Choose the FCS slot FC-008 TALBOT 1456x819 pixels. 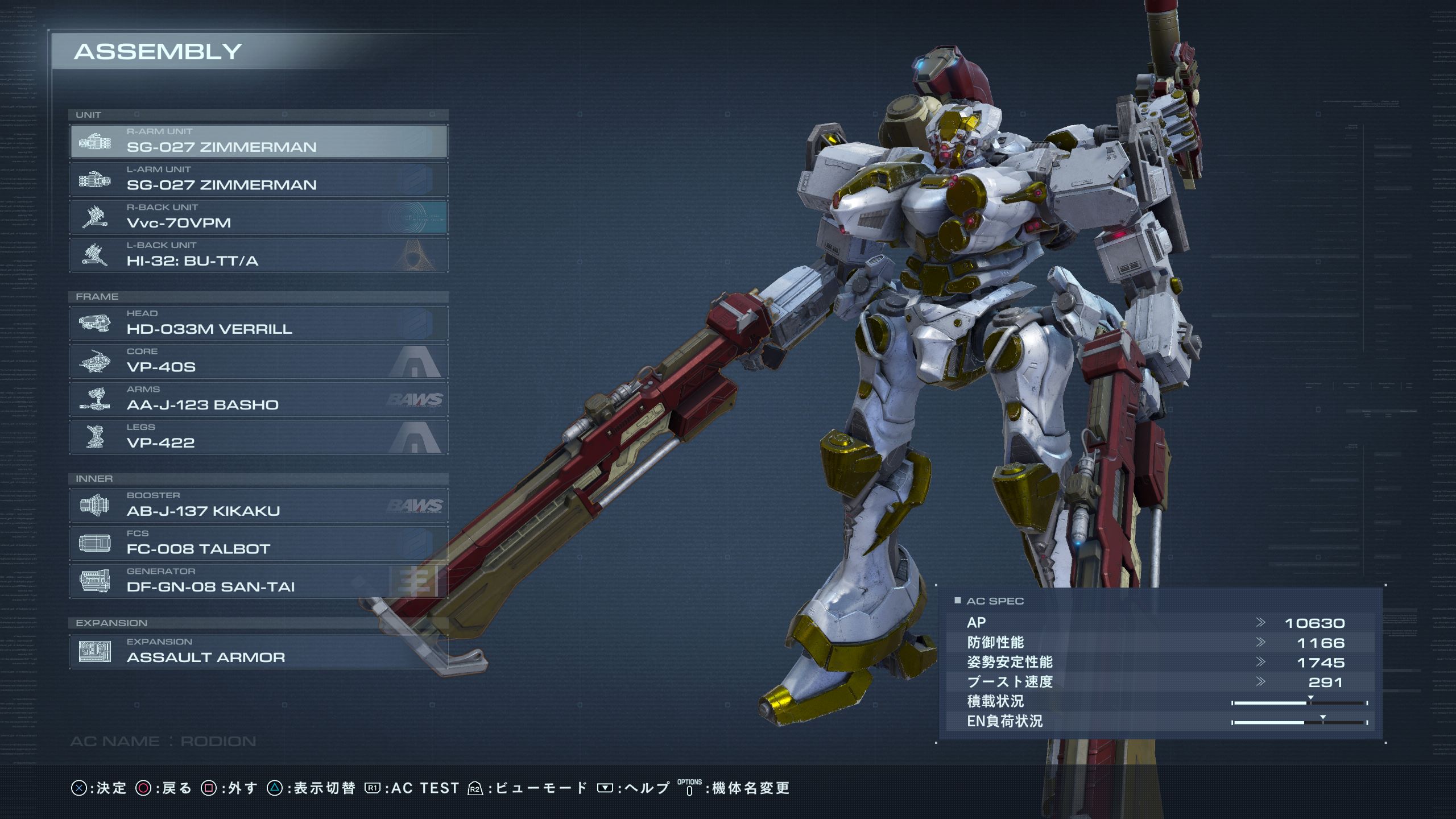[259, 544]
